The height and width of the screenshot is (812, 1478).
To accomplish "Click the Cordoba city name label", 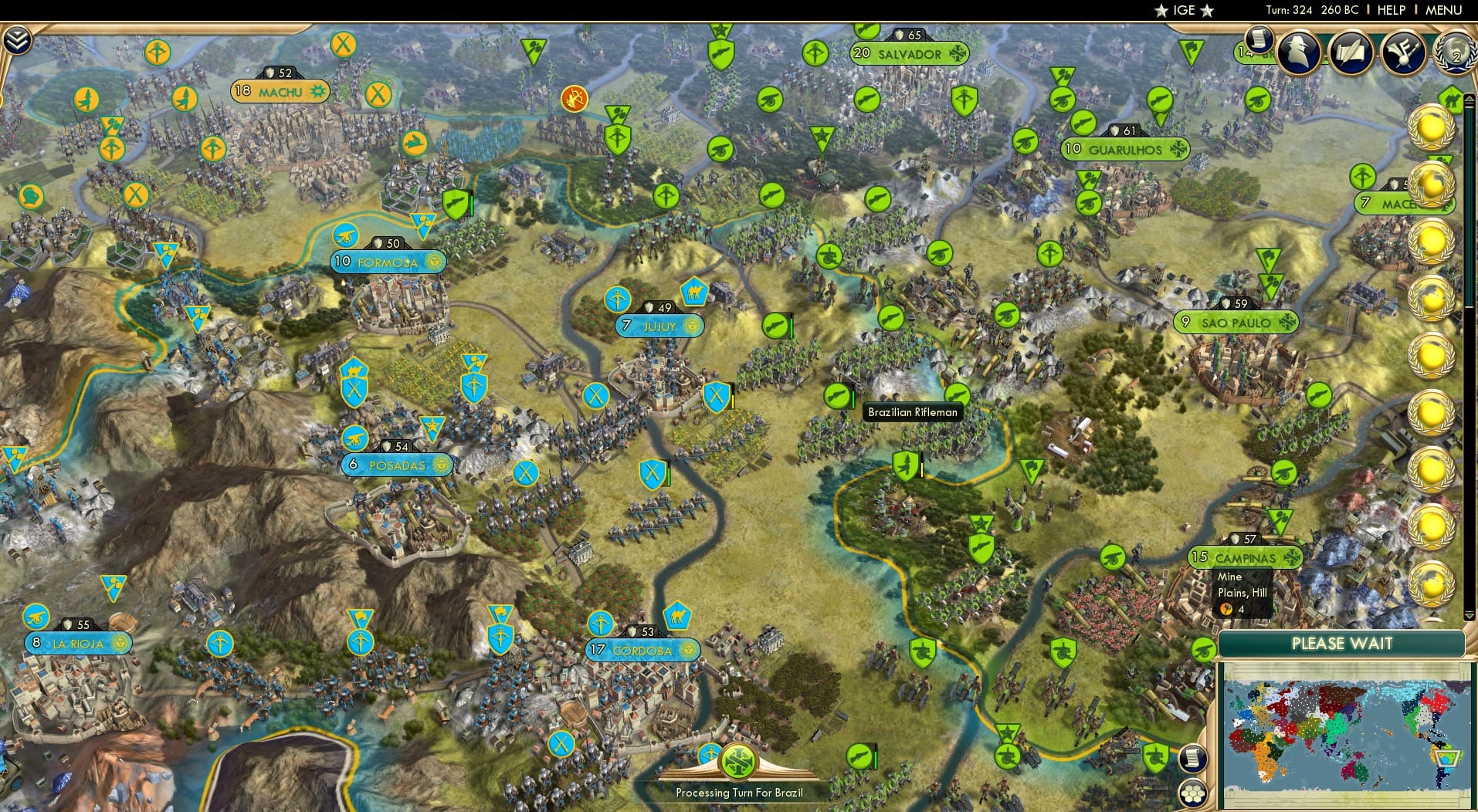I will click(x=643, y=649).
